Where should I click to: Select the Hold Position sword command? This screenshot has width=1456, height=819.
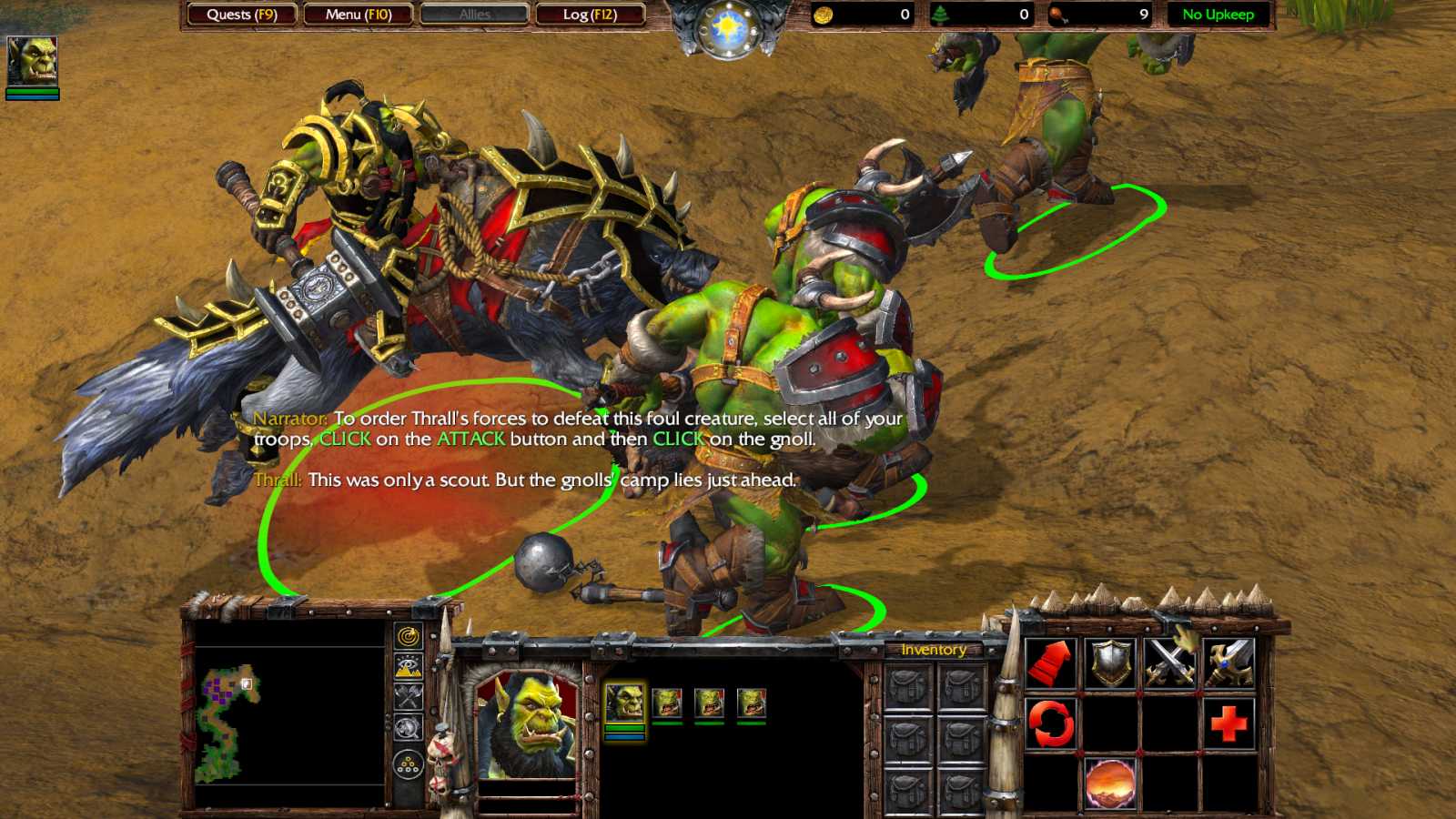pyautogui.click(x=1230, y=662)
